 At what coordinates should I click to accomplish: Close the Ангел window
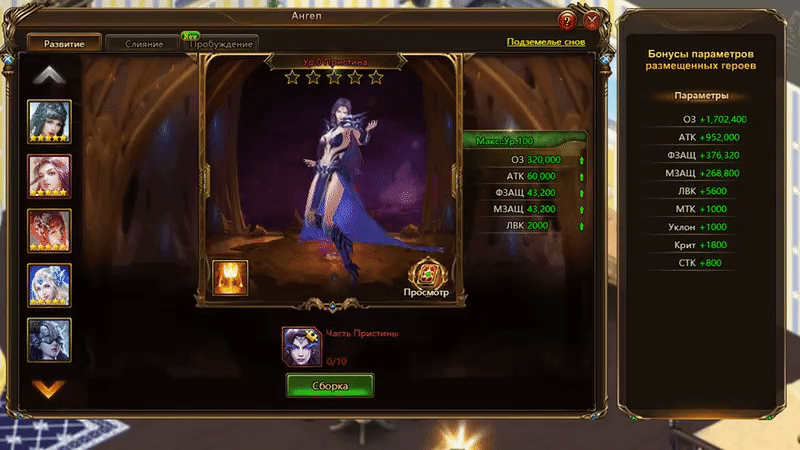click(592, 19)
